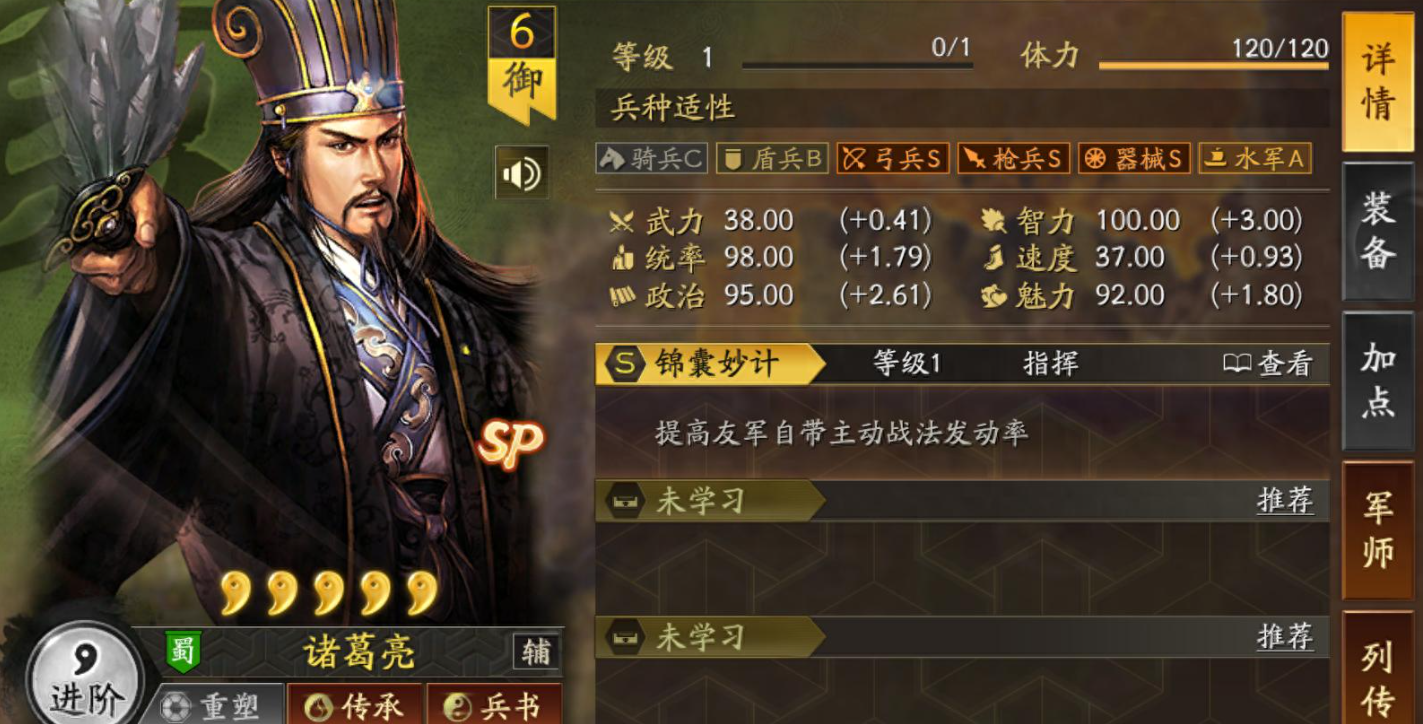Open the 锦囊妙计 skill detail banner
The image size is (1423, 724).
717,364
